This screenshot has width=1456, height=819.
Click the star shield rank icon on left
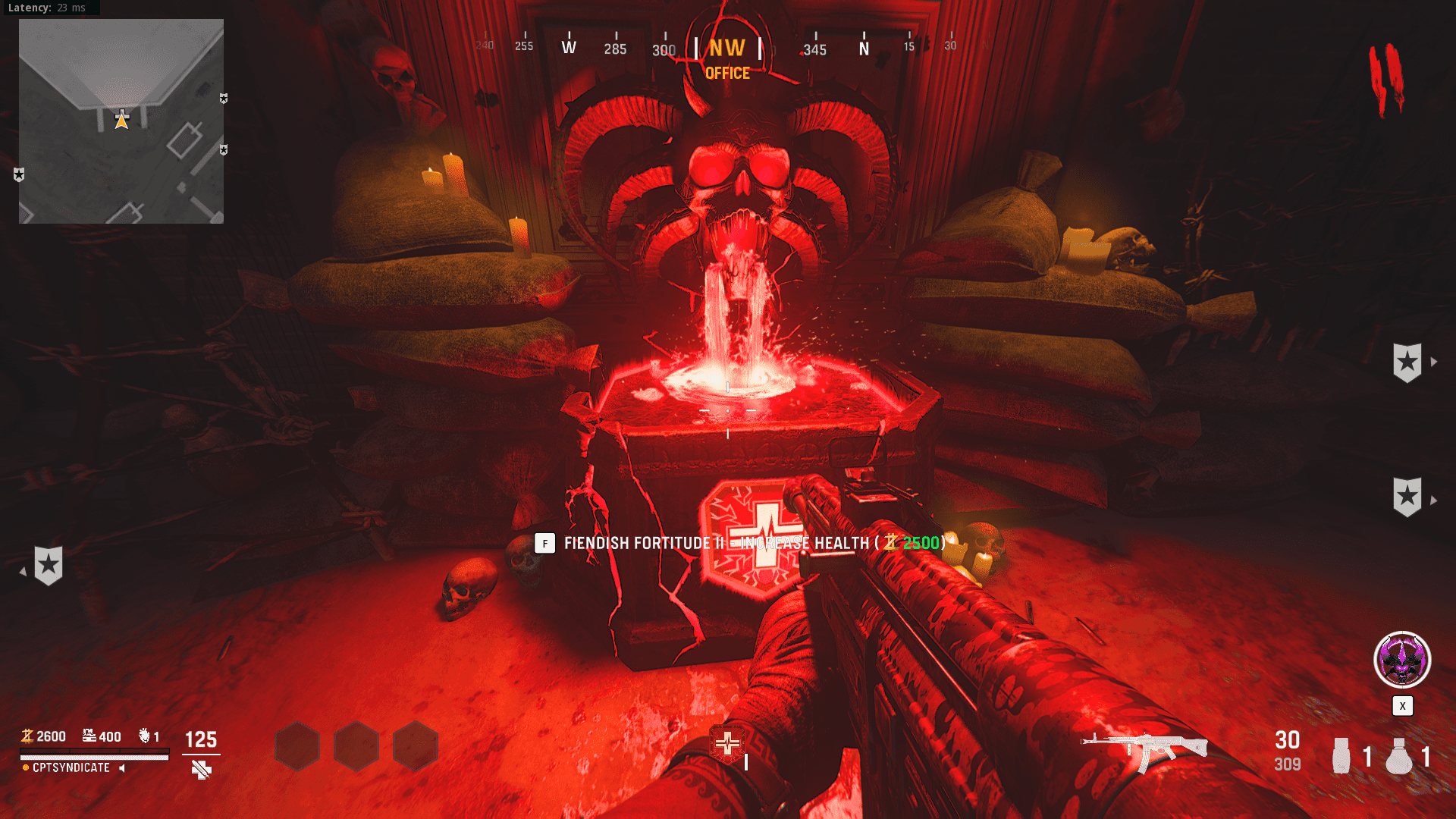49,565
